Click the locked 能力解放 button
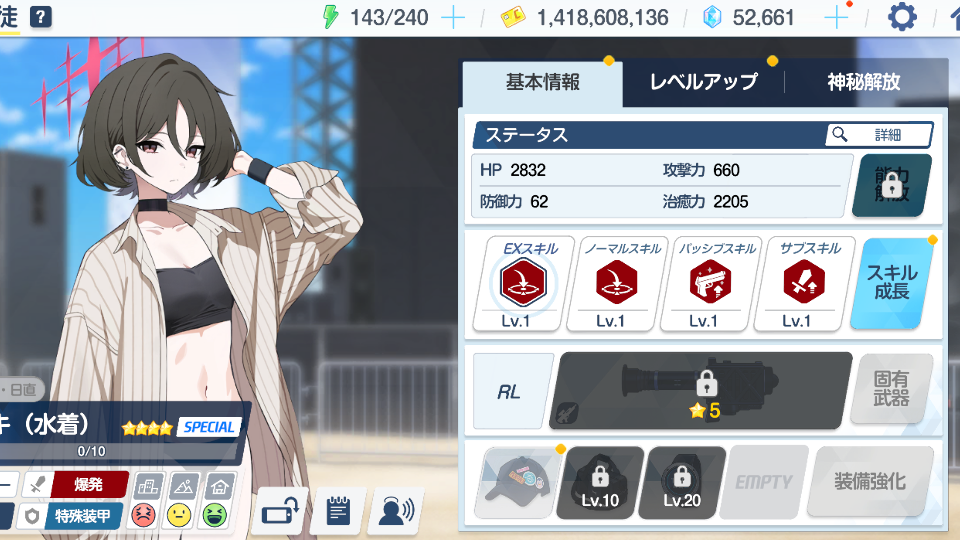 [891, 186]
